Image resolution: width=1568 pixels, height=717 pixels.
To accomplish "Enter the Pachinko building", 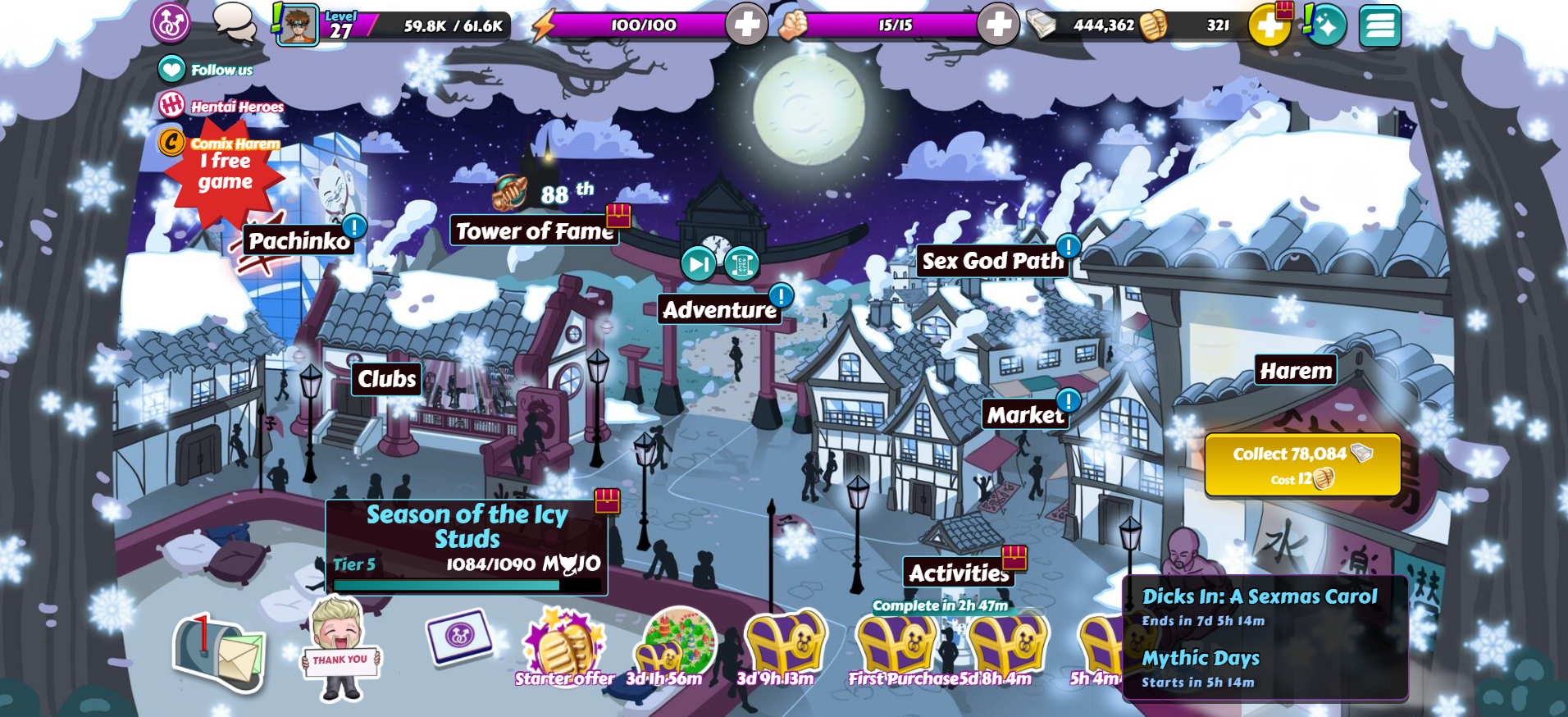I will [299, 240].
